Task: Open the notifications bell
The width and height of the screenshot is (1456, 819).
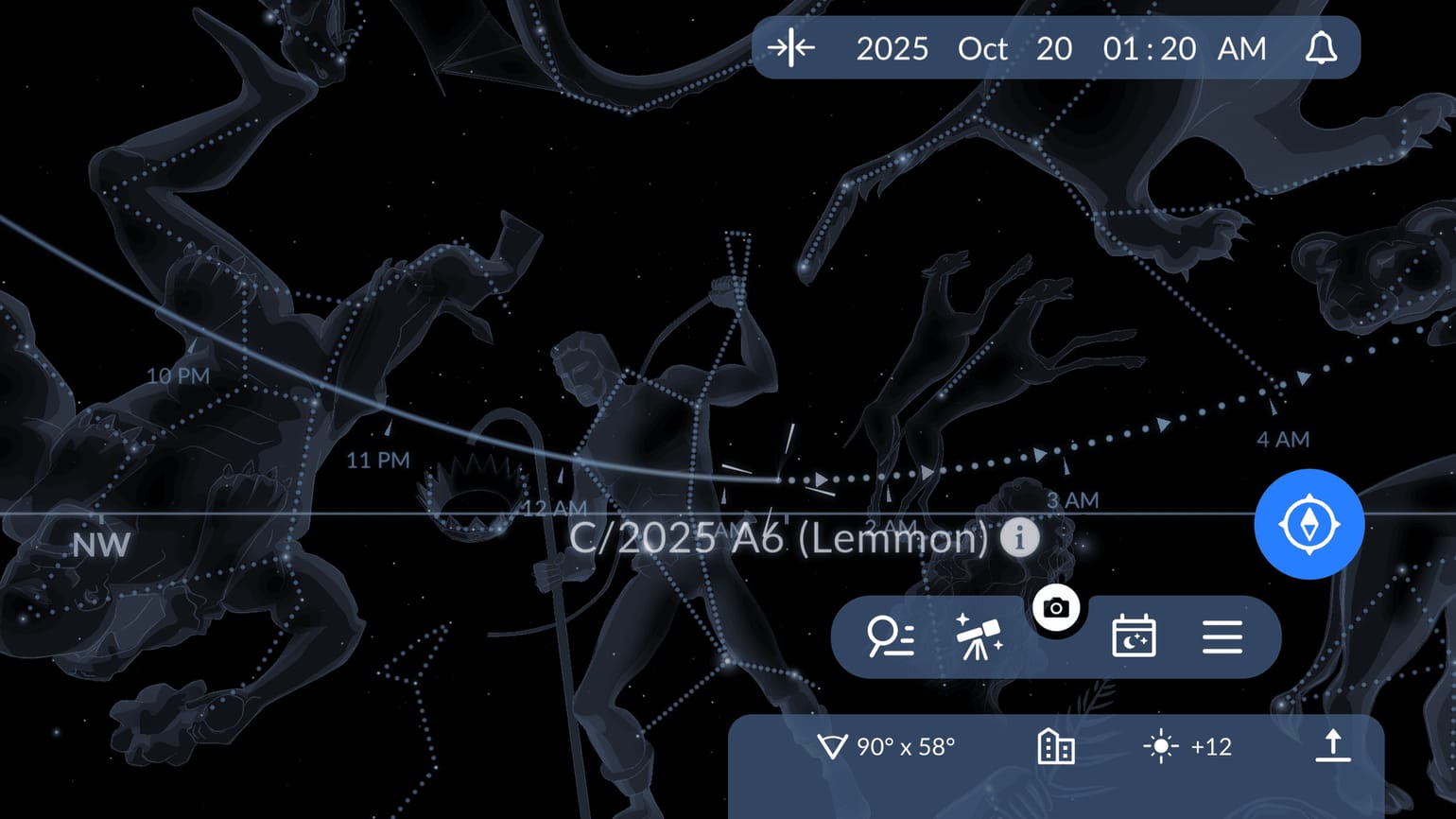Action: pos(1323,48)
